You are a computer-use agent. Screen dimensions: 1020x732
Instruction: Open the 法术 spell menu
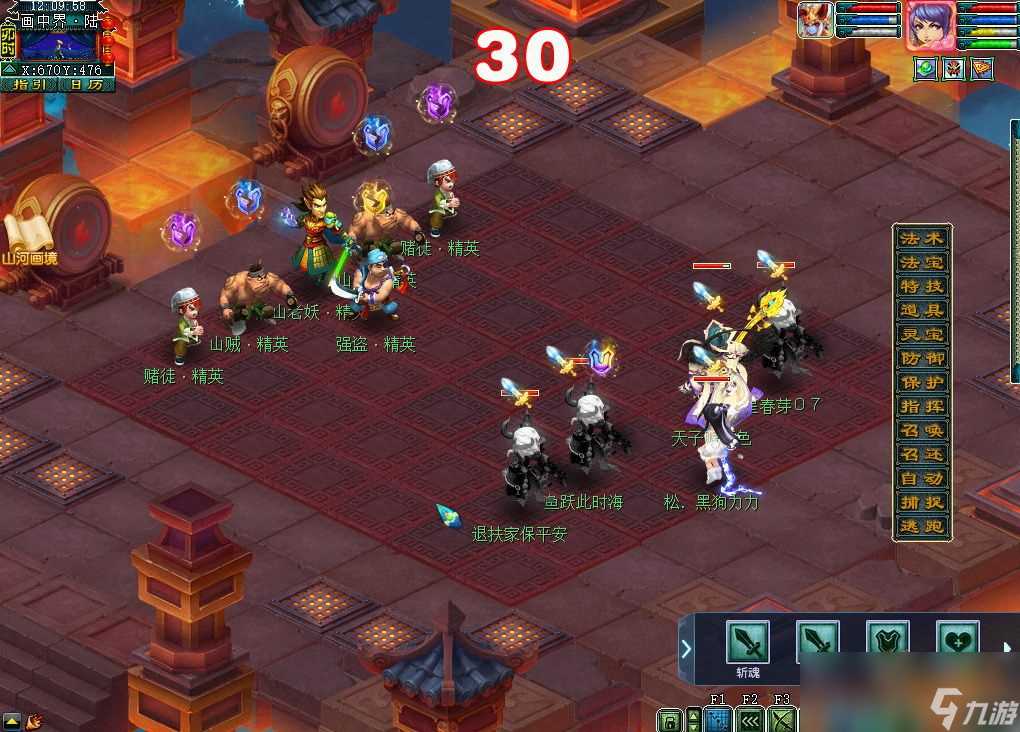click(921, 239)
